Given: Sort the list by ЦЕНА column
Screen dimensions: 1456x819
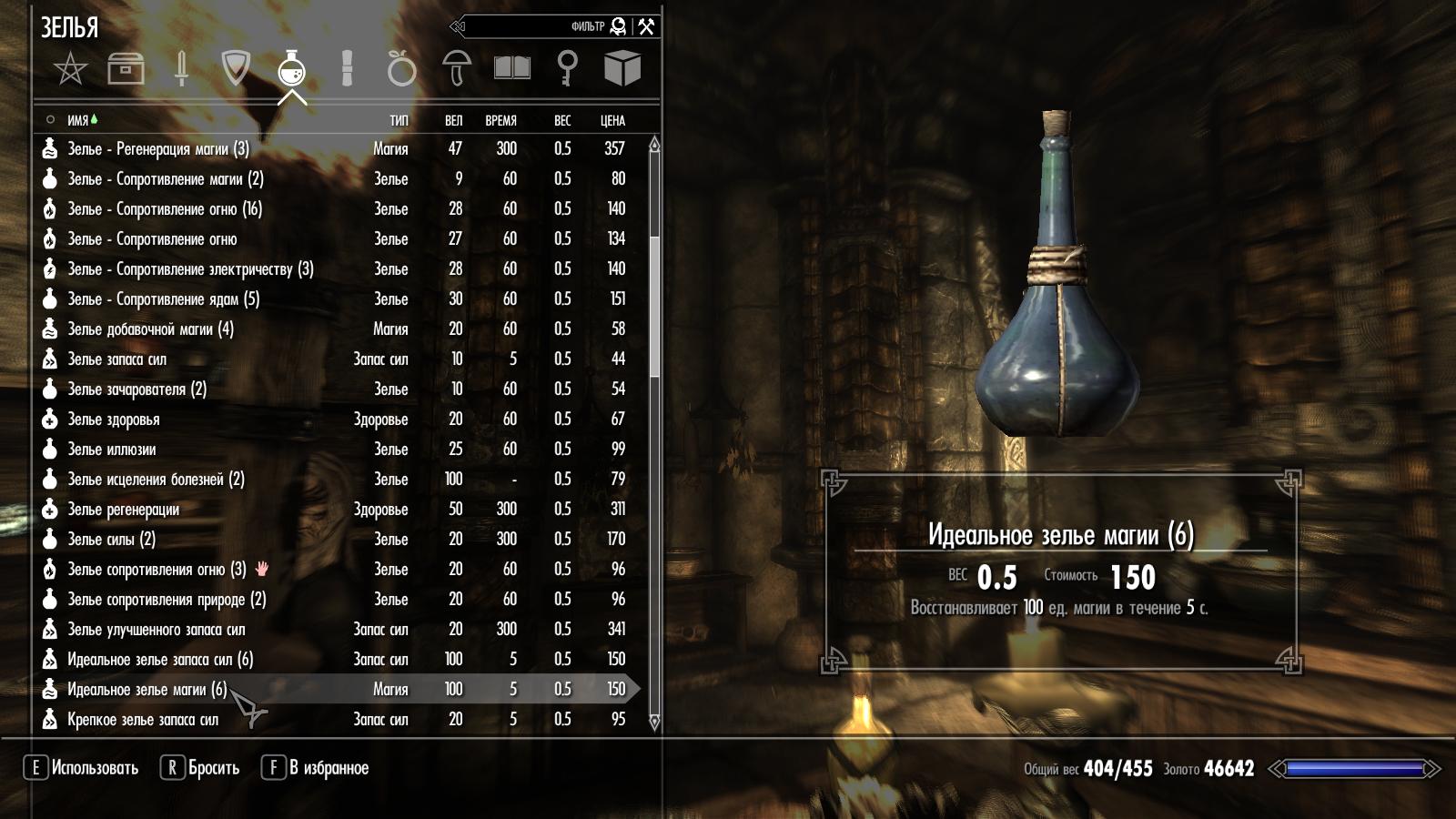Looking at the screenshot, I should coord(612,120).
